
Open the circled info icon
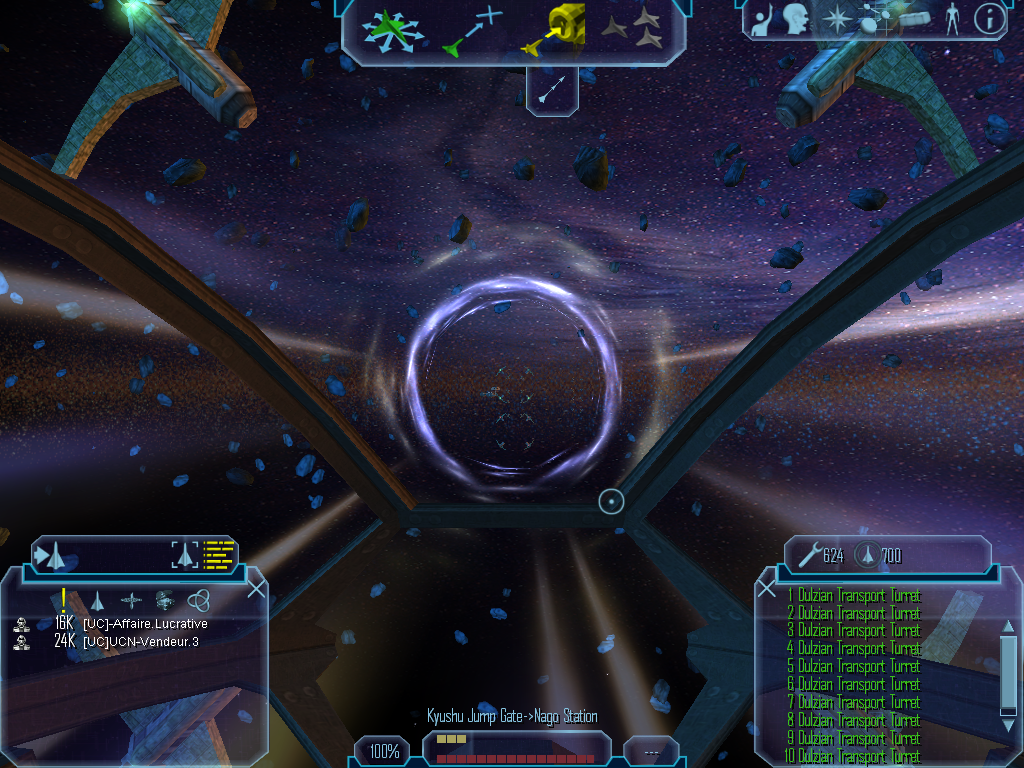pos(989,19)
